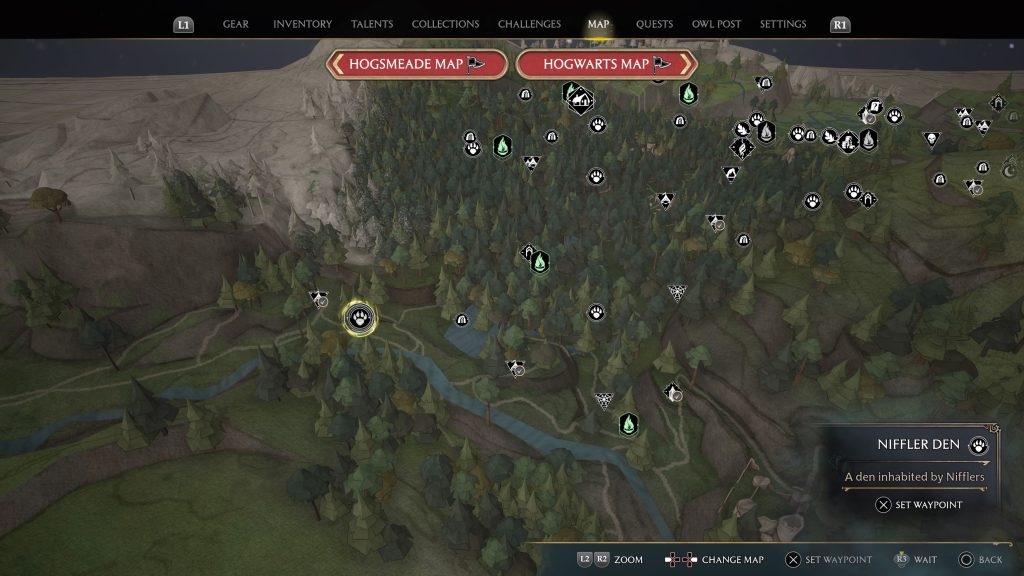Go to the Challenges tab

529,24
